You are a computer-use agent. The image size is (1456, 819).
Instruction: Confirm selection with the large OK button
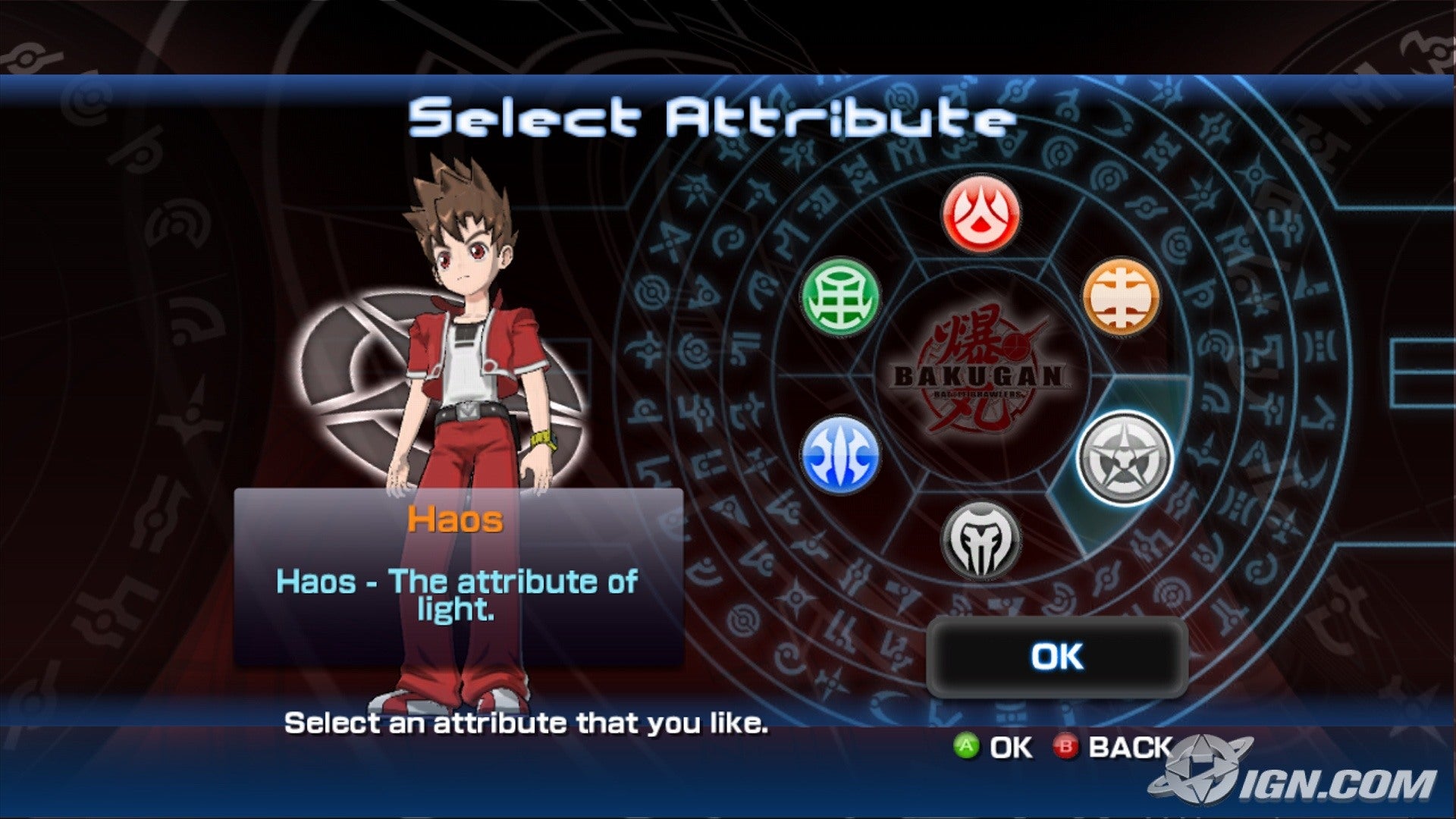pyautogui.click(x=1056, y=657)
